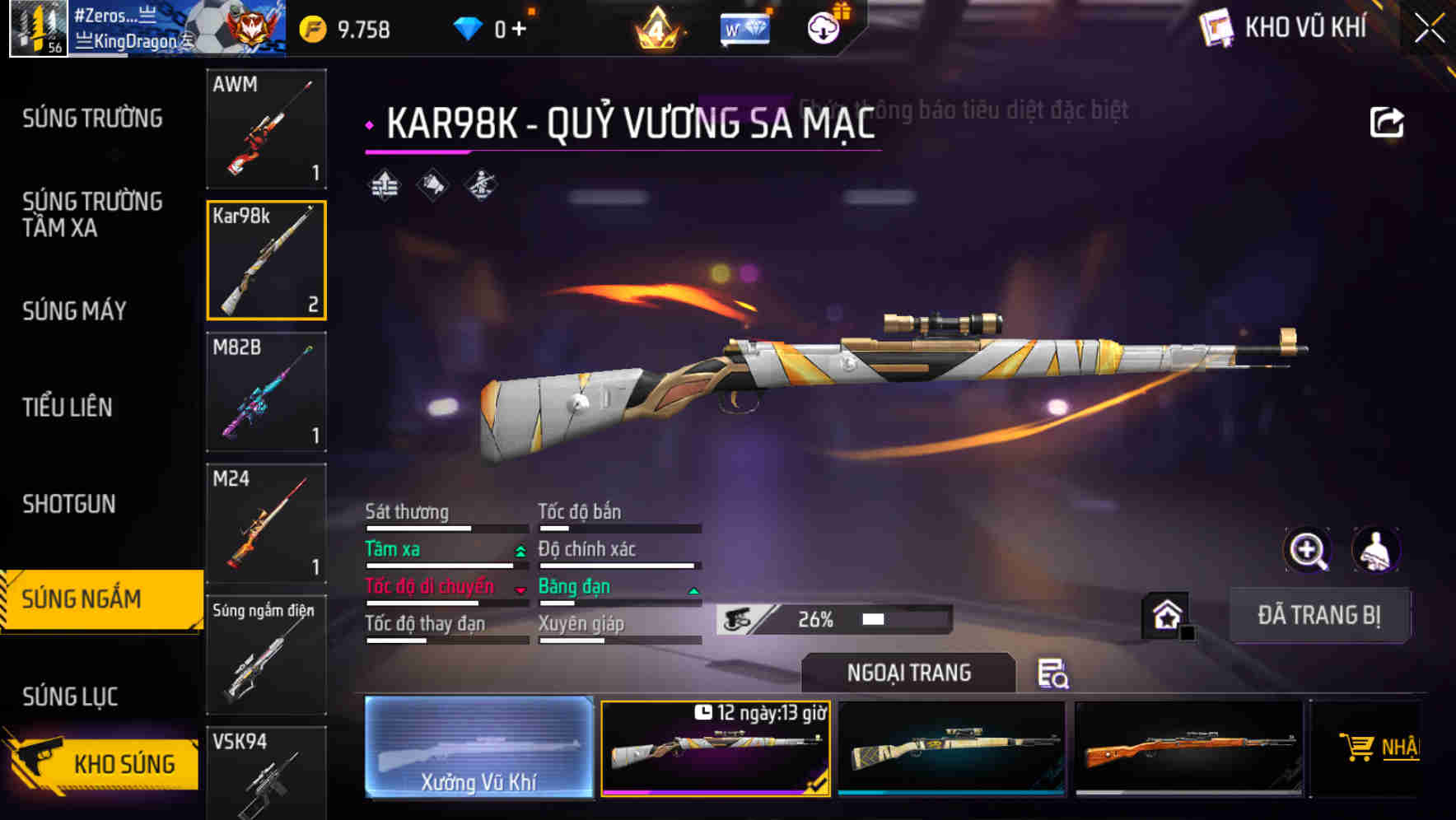Open Xưởng Vũ Khí
Screen dimensions: 1456x820
[479, 751]
